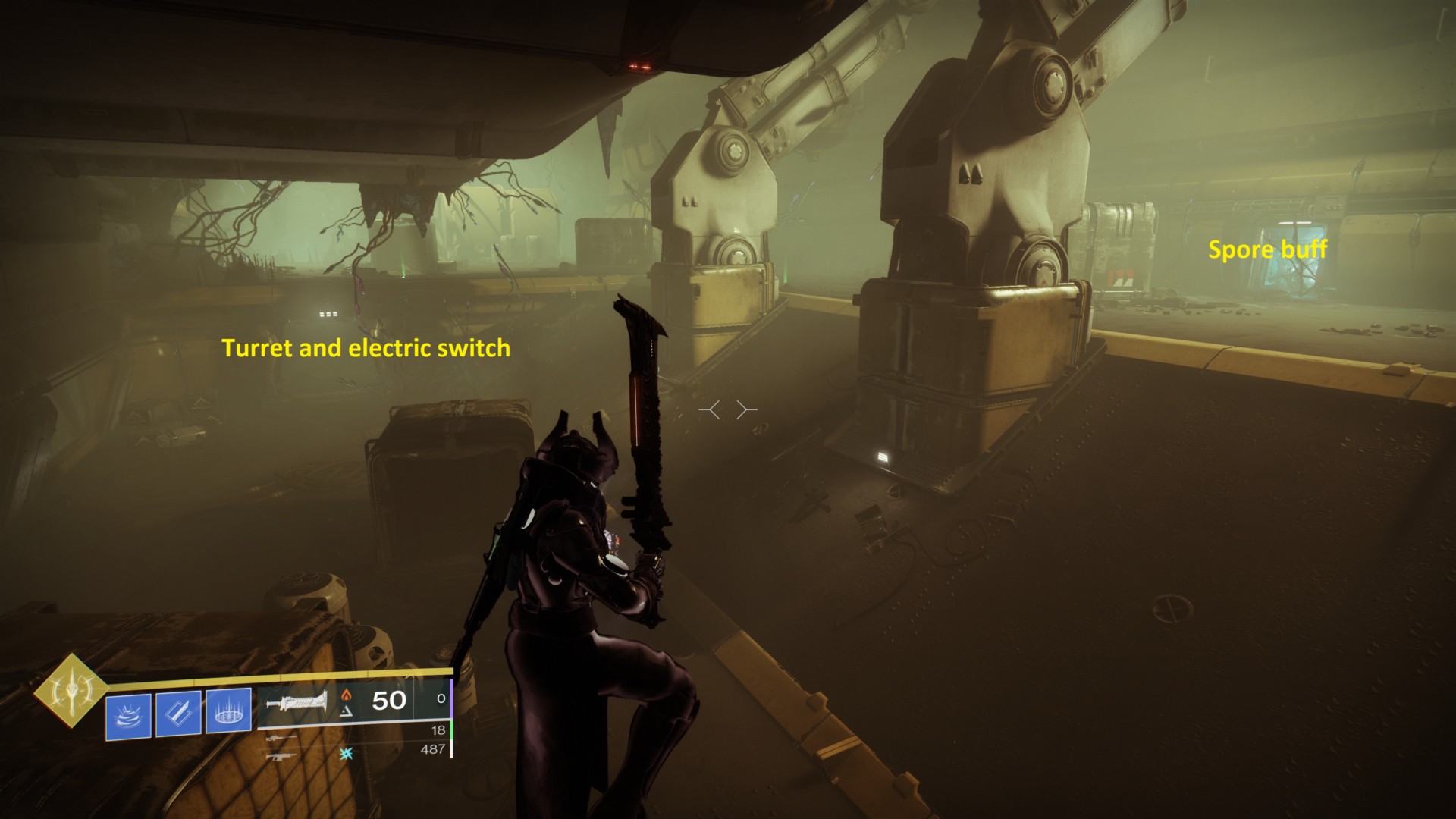This screenshot has height=819, width=1456.
Task: Throw the spiked ring grenade ability
Action: [x=228, y=712]
